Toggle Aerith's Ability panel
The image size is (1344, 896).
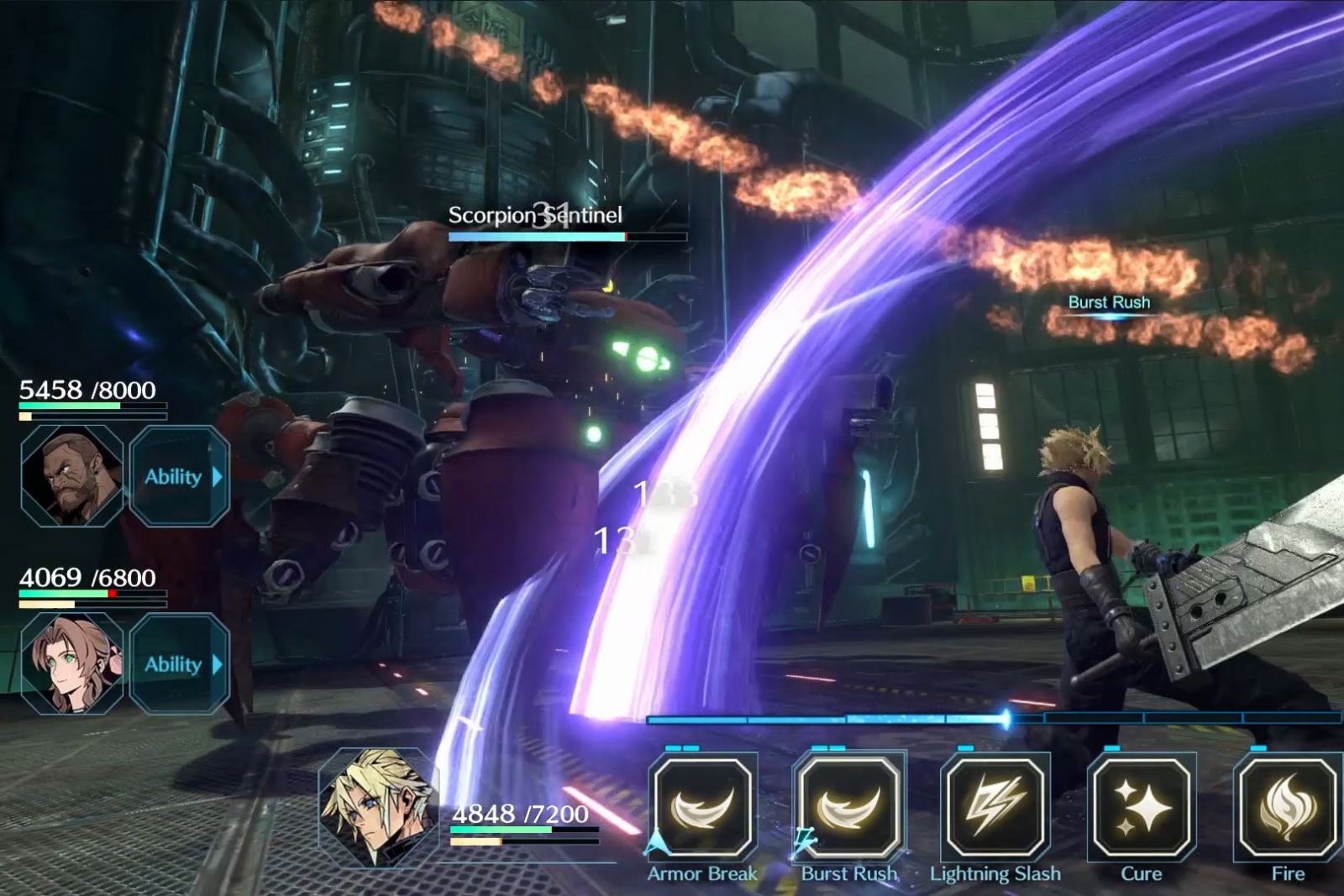click(178, 664)
